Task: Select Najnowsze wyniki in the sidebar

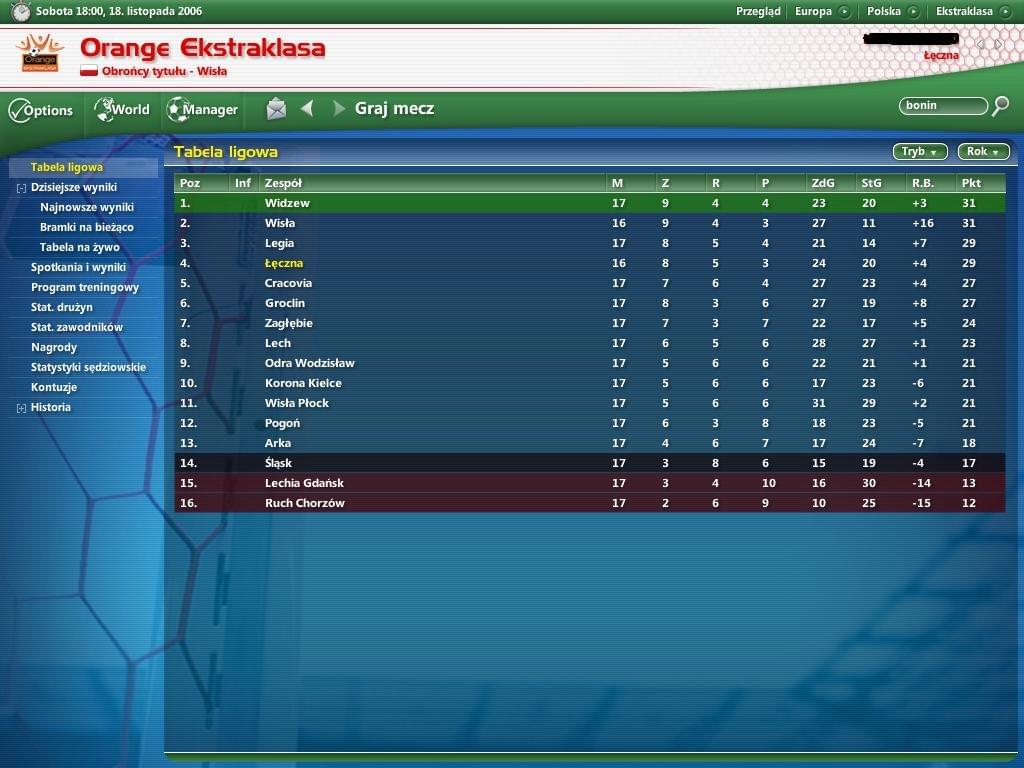Action: [86, 207]
